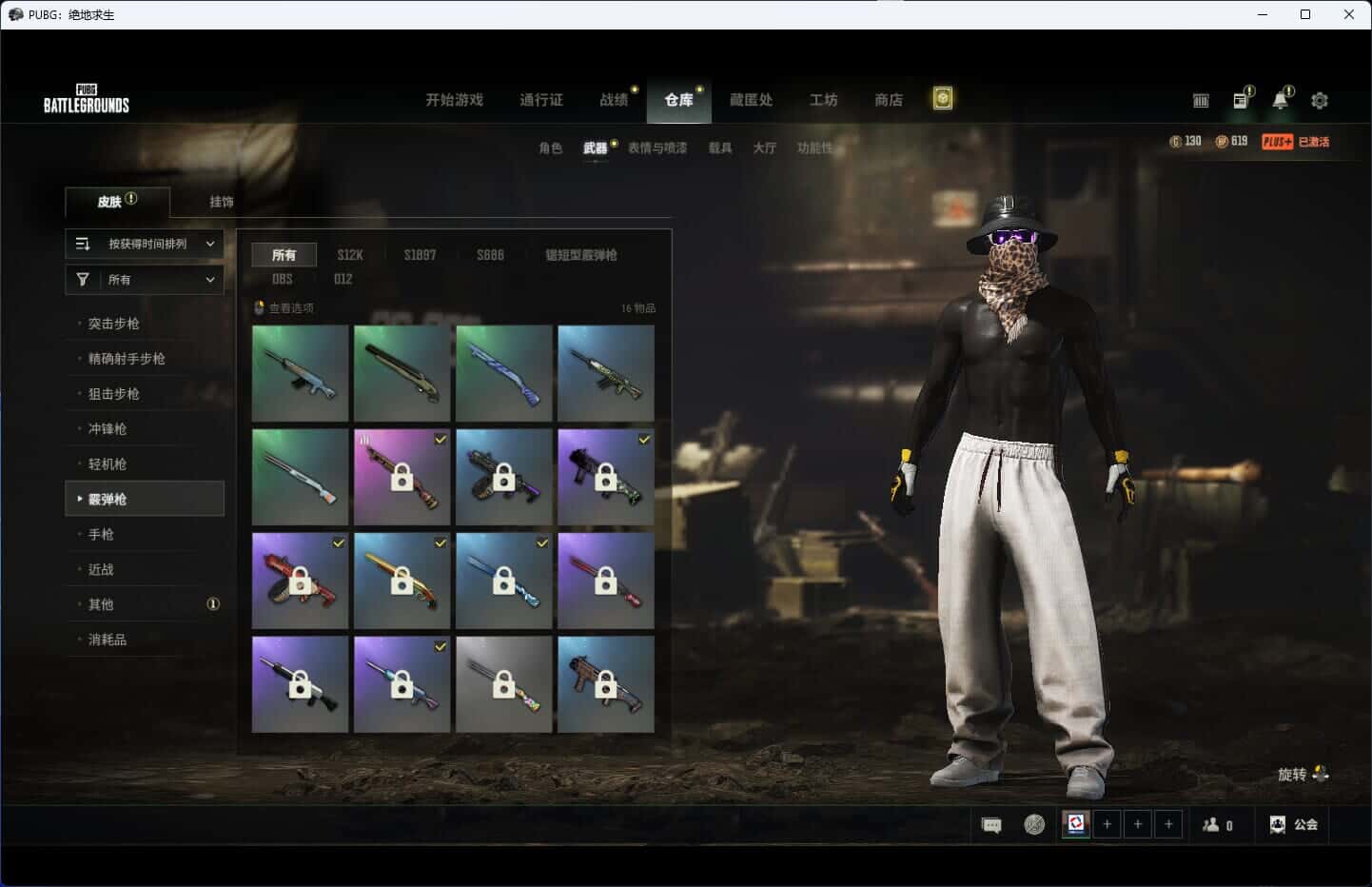Screen dimensions: 1372x887
Task: Filter skins by S686
Action: pos(490,255)
